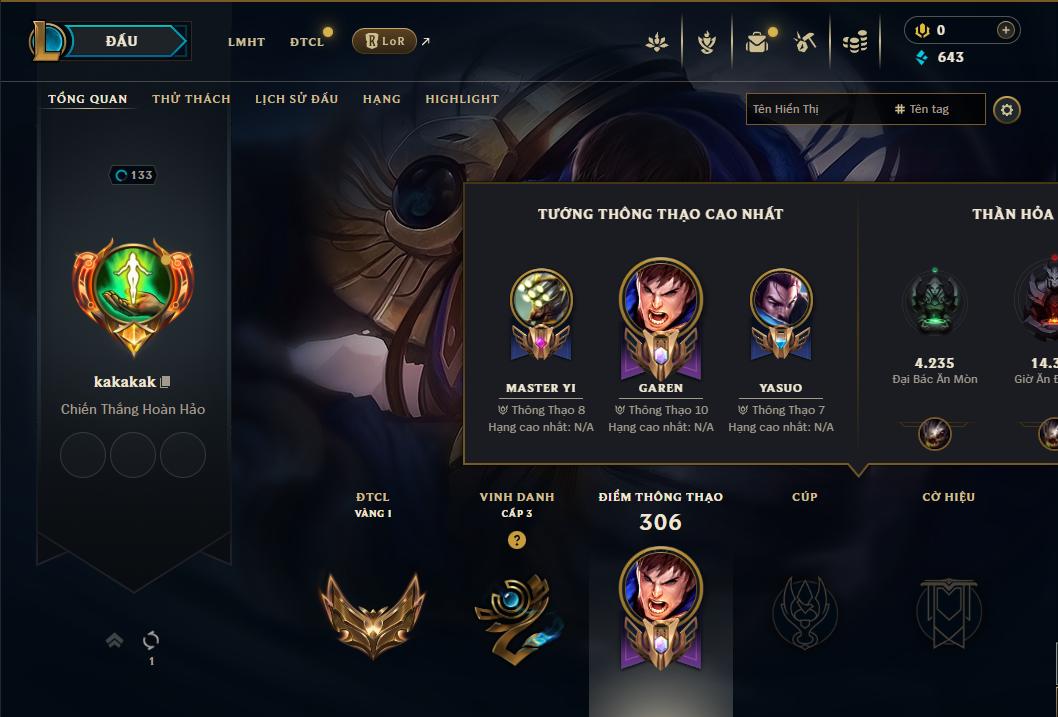Click the Tên Hiển Thị search field

point(815,109)
